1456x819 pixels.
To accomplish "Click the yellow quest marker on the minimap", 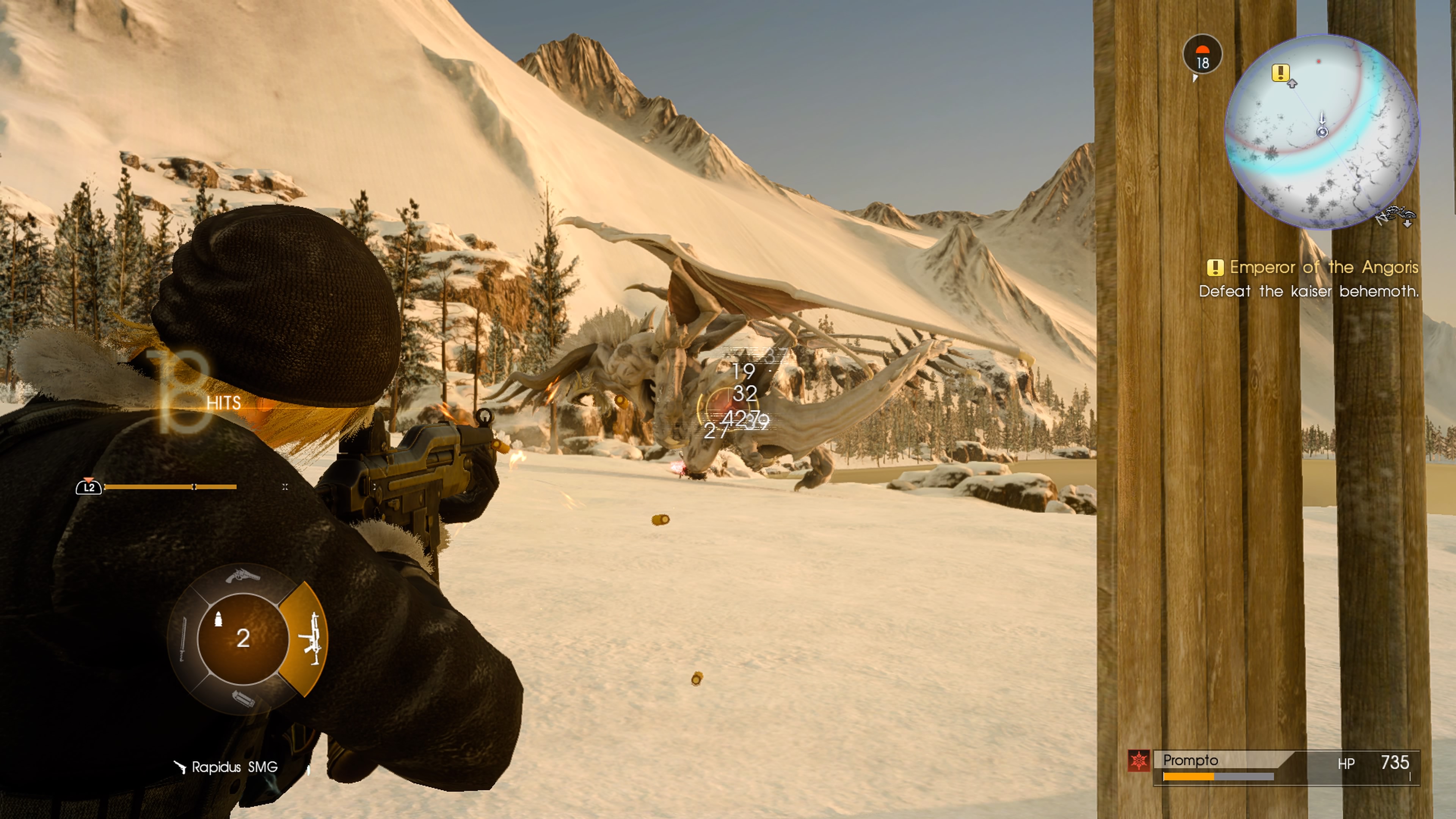I will click(1280, 72).
